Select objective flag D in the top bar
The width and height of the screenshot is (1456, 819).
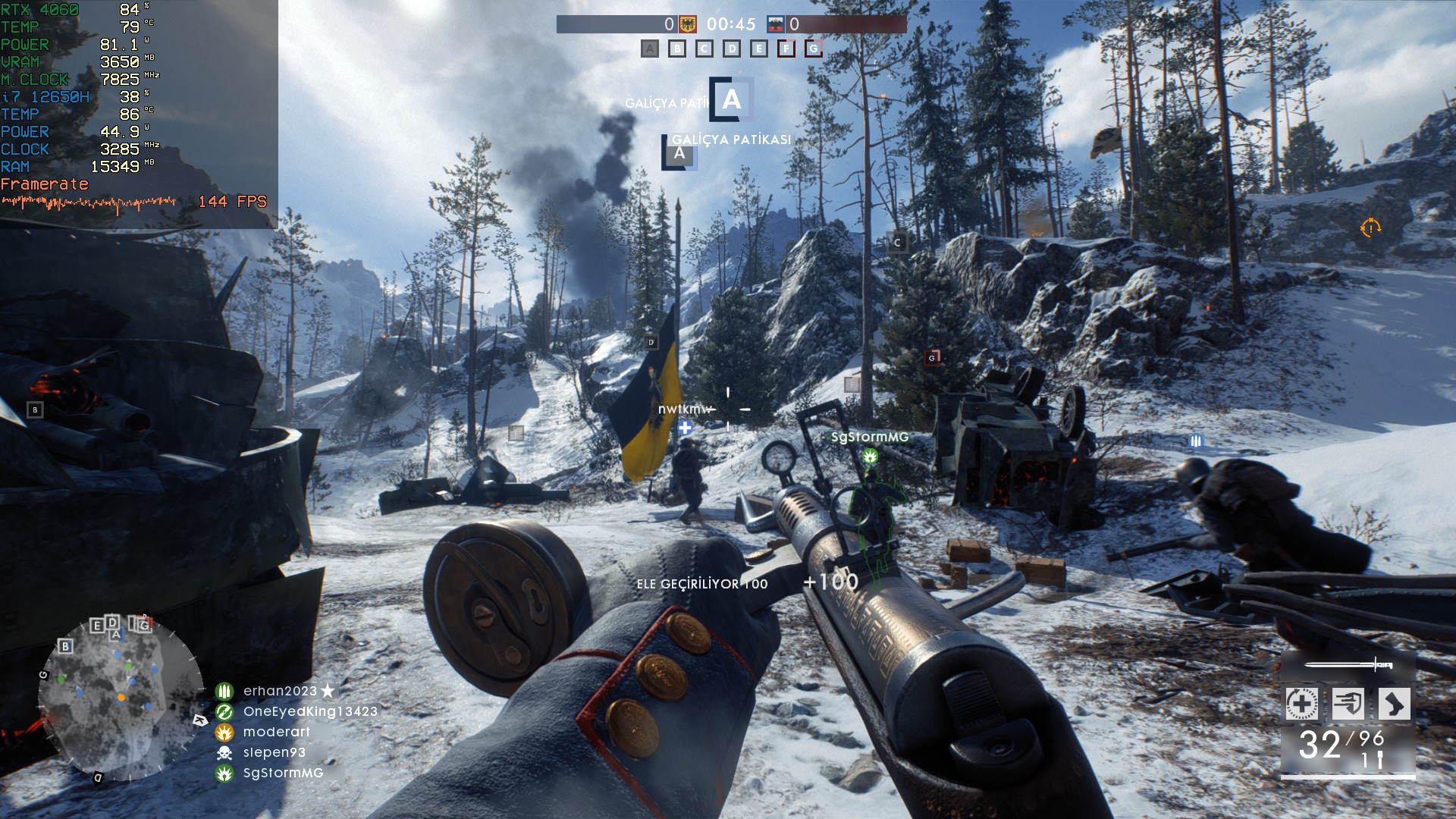coord(732,49)
